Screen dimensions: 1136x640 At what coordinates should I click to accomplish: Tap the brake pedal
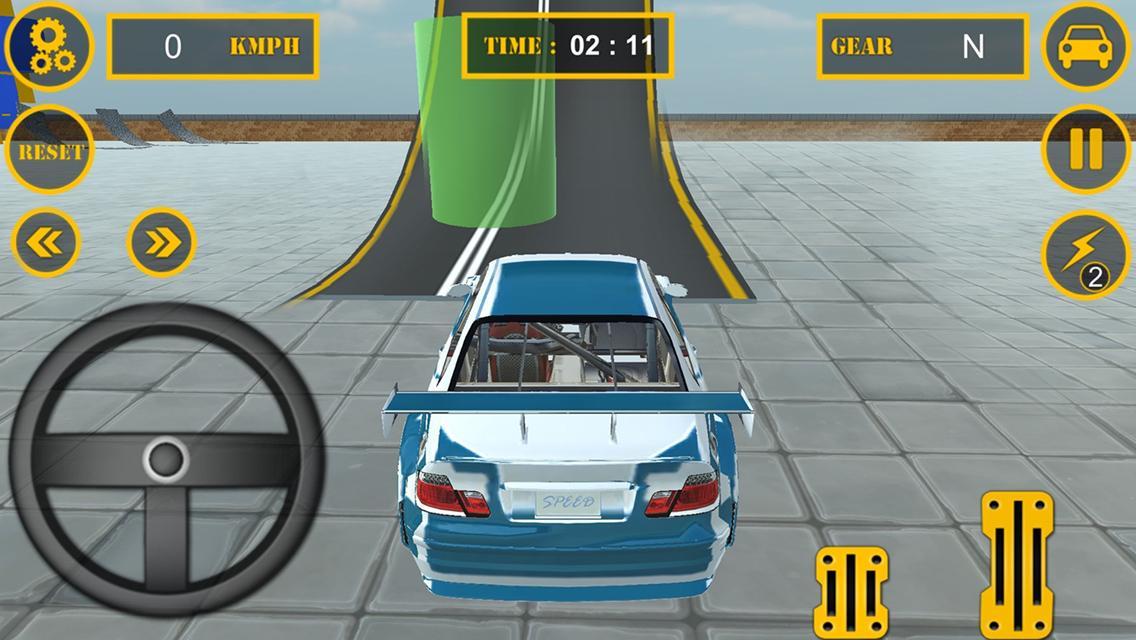(851, 592)
